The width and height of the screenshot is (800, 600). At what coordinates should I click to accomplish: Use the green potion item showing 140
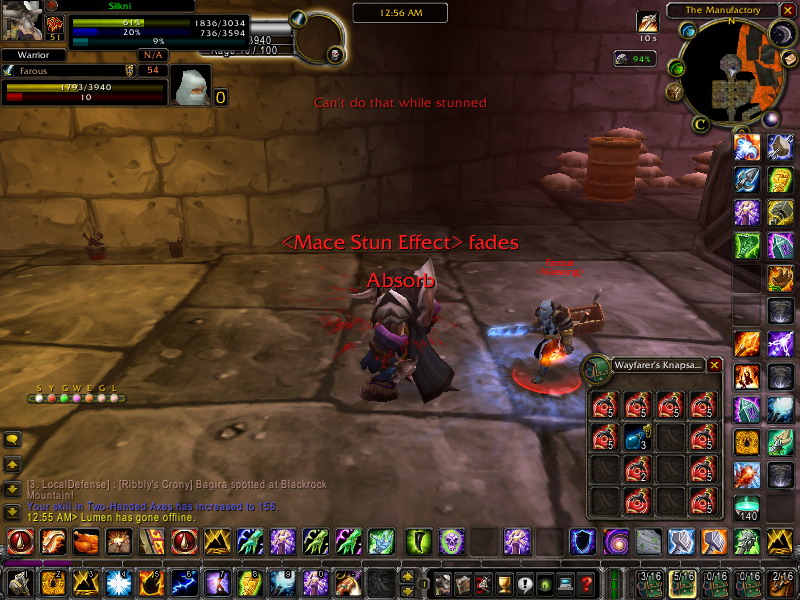pyautogui.click(x=746, y=504)
